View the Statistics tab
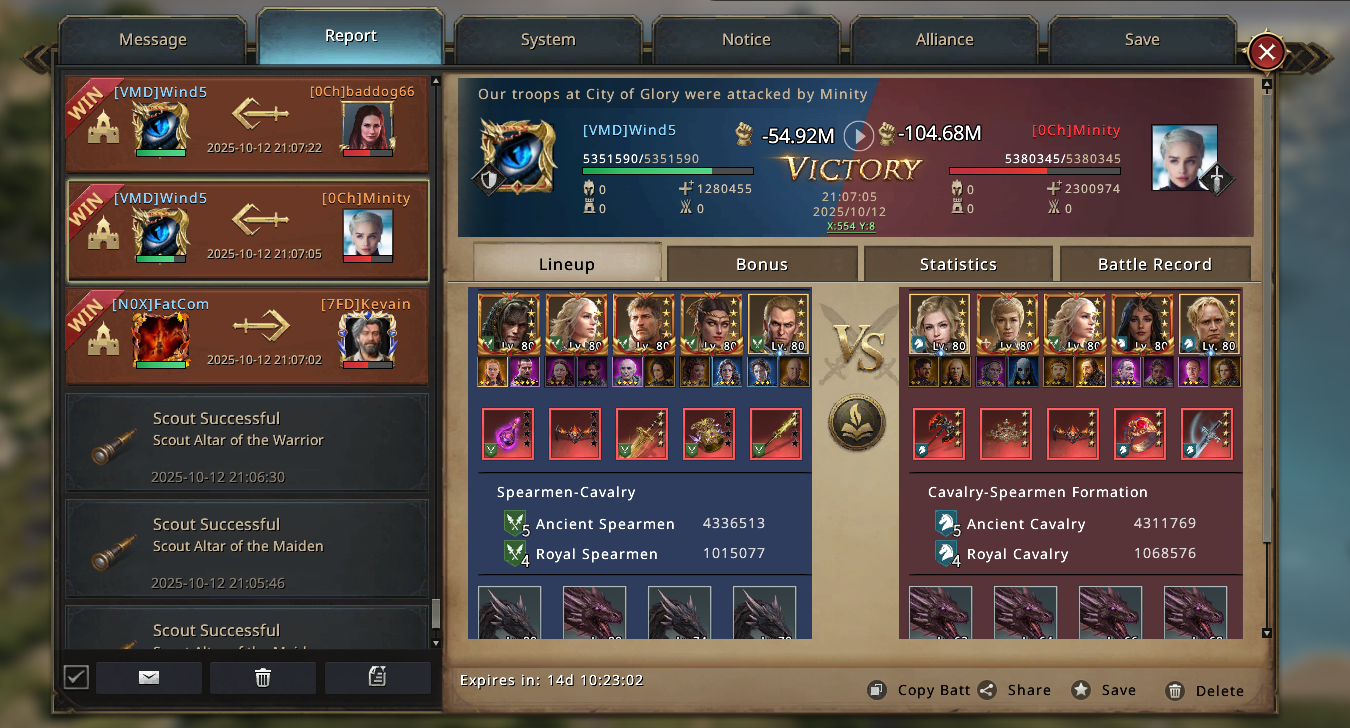 coord(958,264)
